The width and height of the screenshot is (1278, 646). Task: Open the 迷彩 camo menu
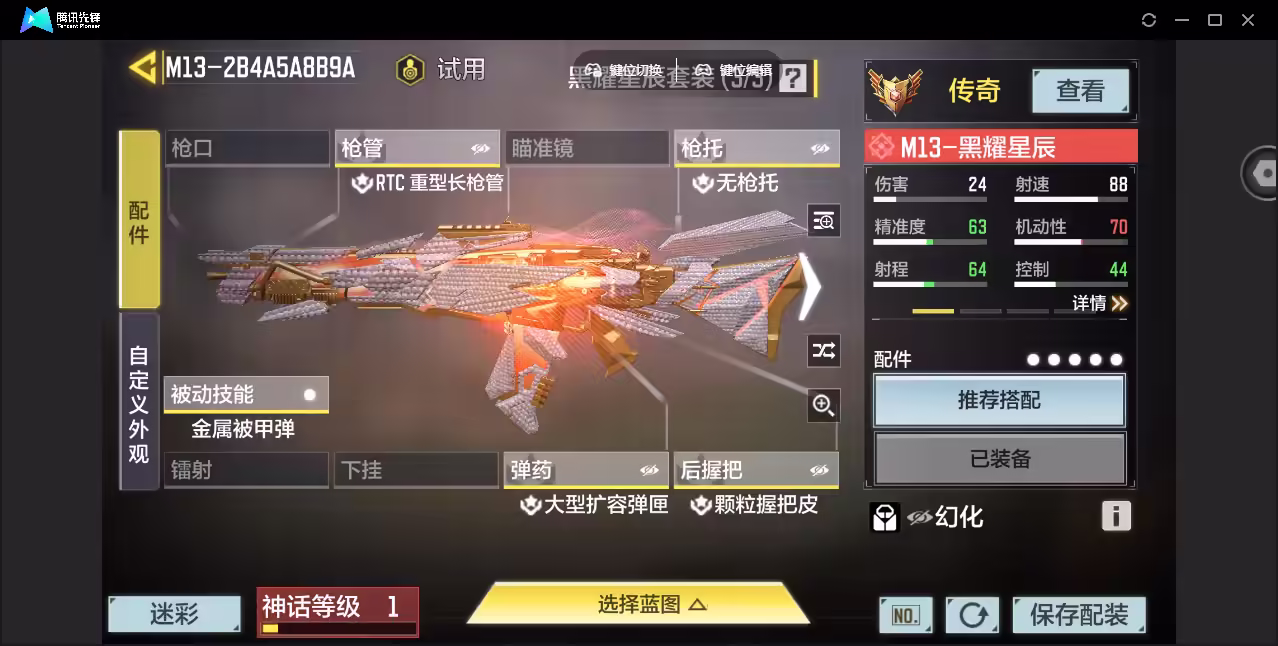174,614
